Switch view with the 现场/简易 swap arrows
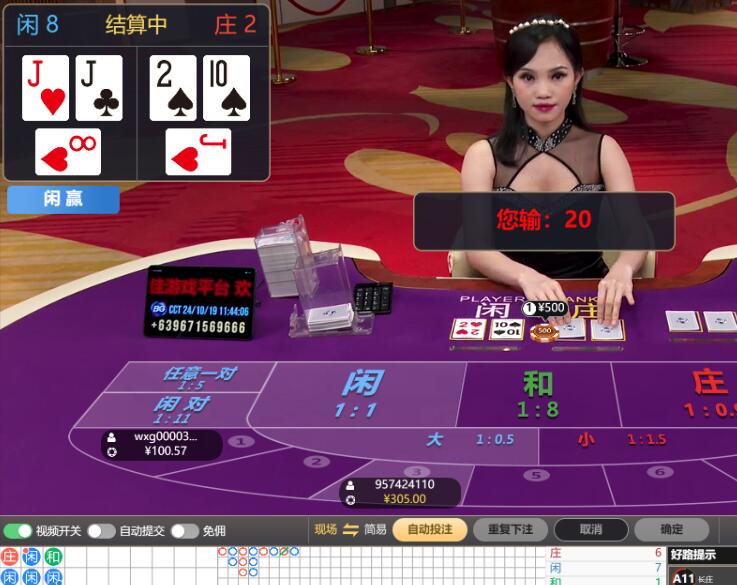737x585 pixels. coord(350,529)
